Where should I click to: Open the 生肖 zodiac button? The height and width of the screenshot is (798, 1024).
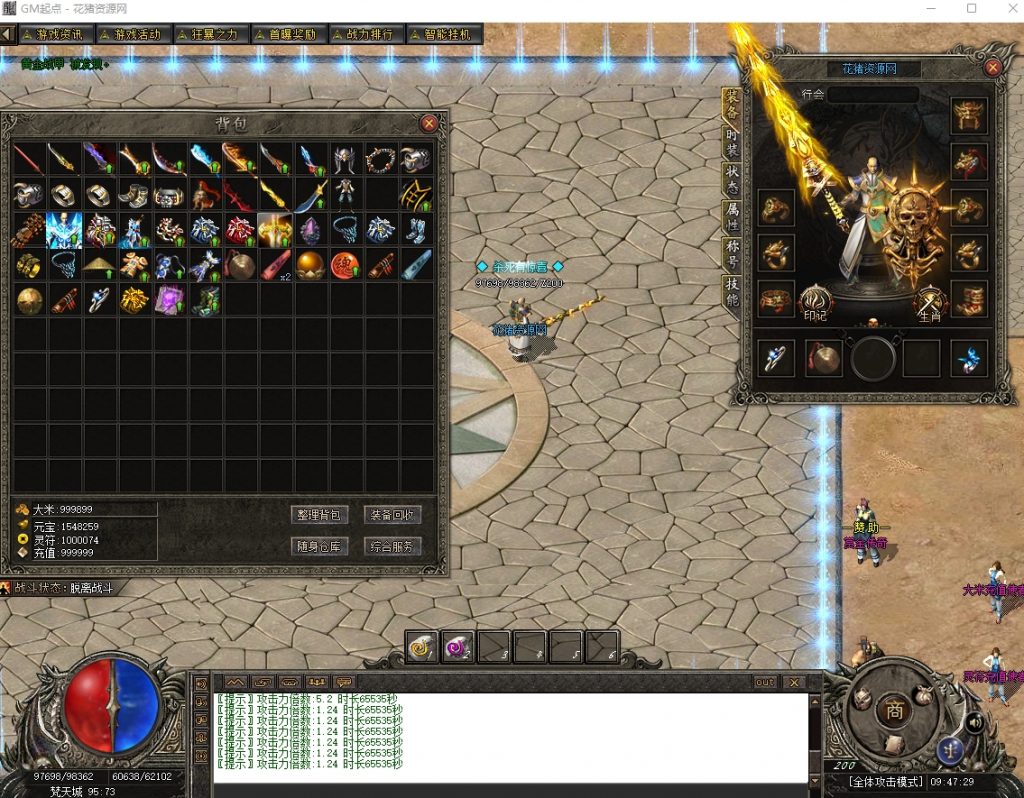pyautogui.click(x=930, y=303)
